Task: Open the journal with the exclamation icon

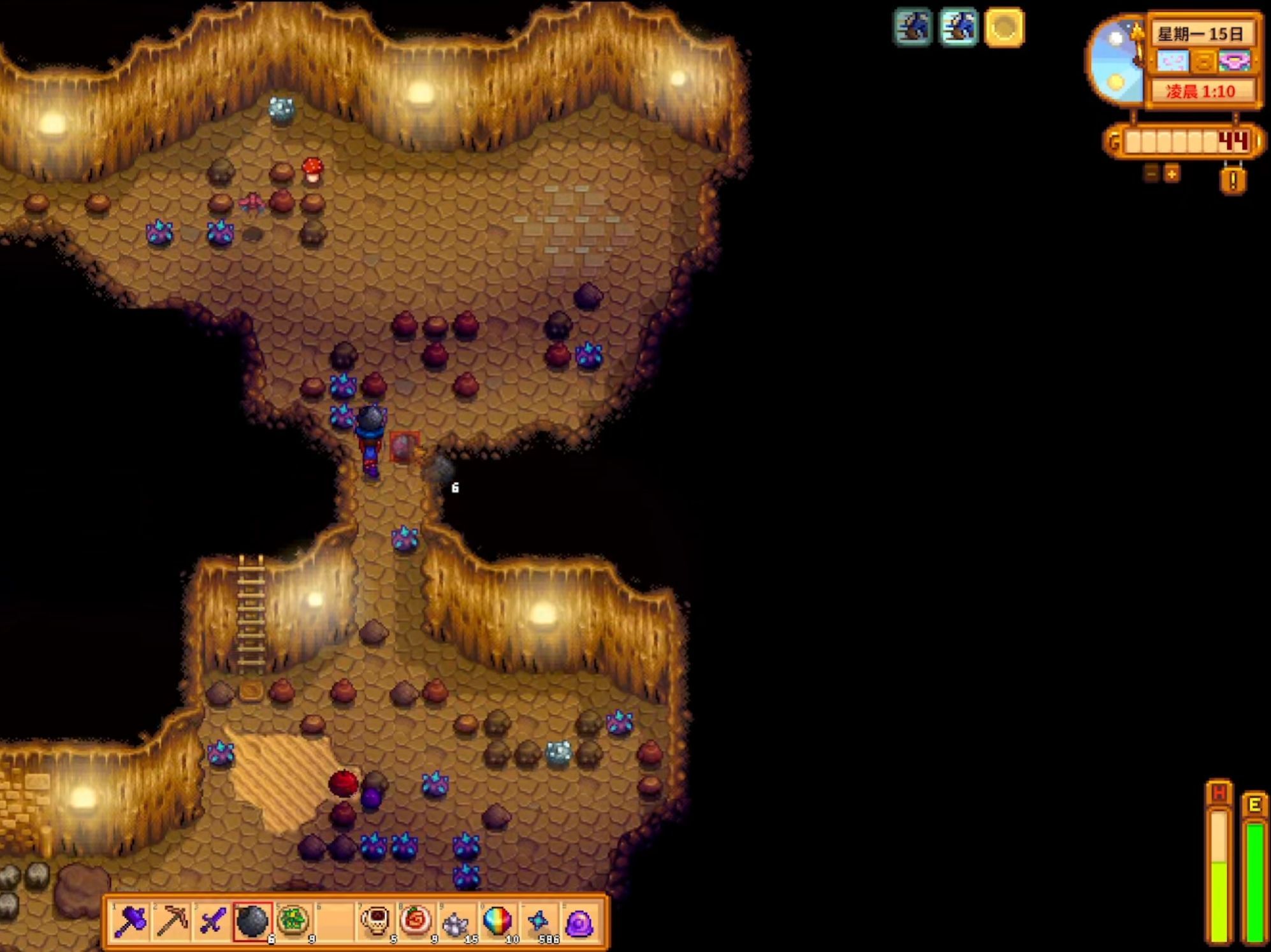Action: coord(1233,181)
